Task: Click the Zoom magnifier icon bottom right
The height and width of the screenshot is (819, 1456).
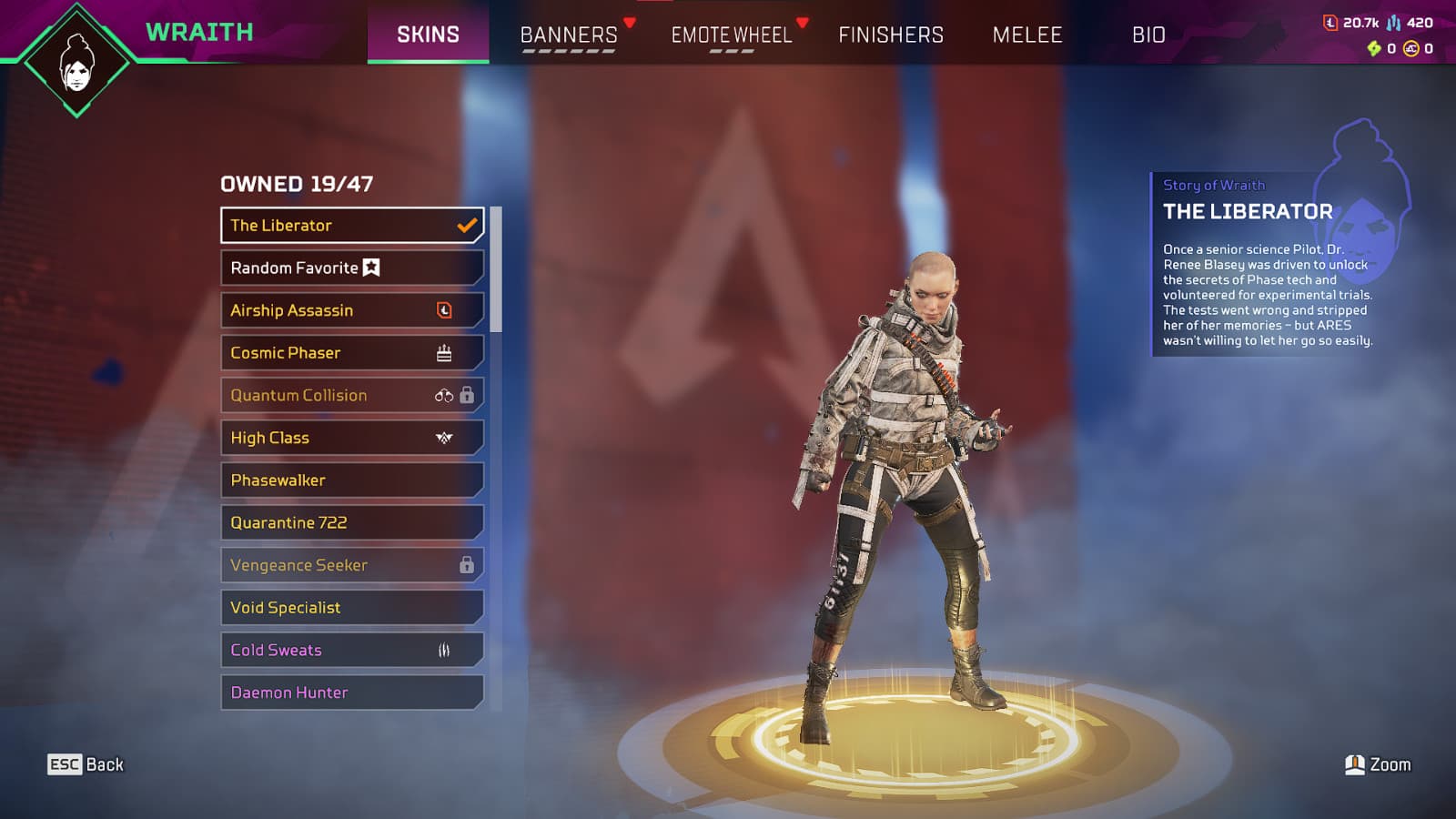Action: point(1355,764)
